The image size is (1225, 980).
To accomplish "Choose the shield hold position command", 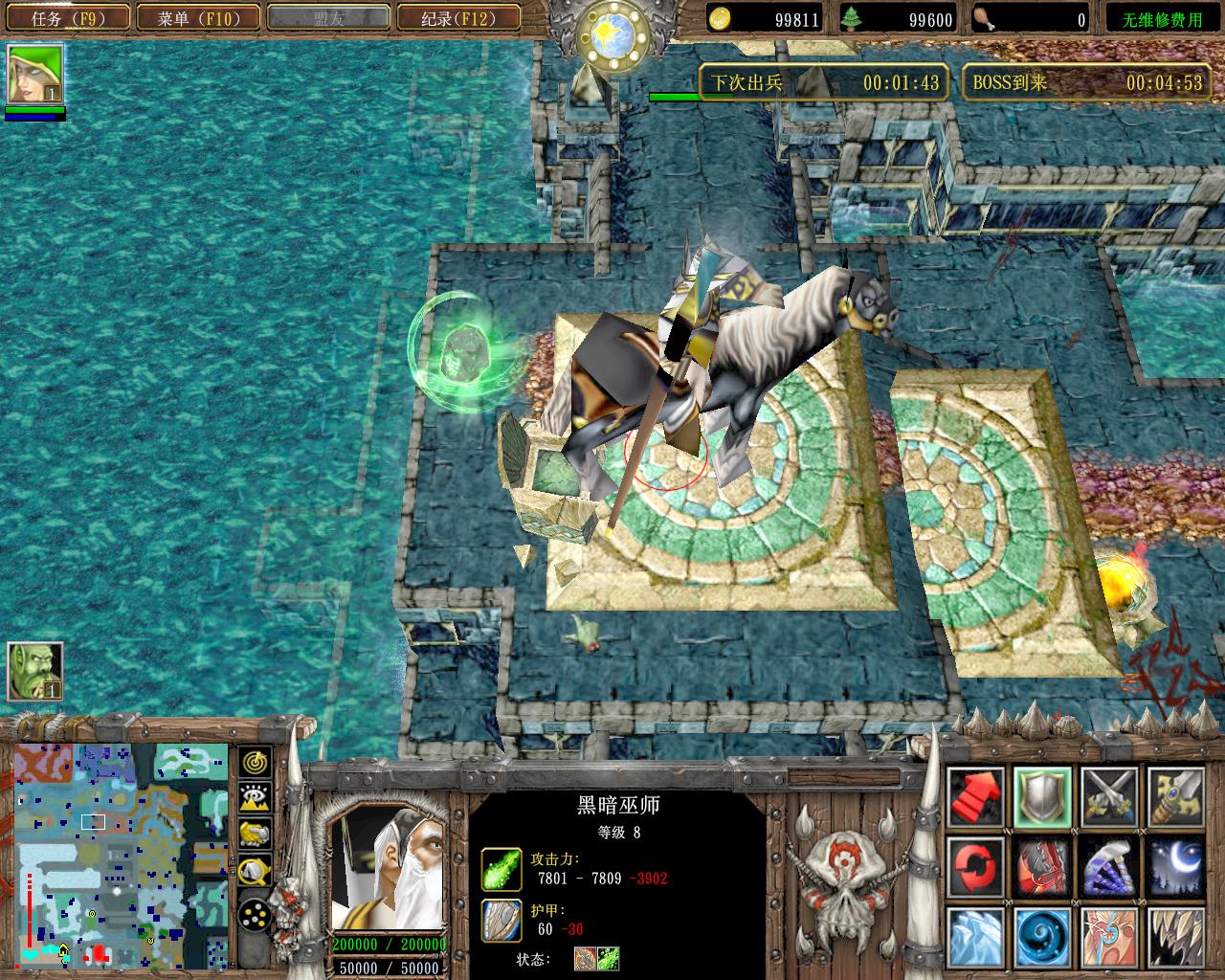I will click(x=1042, y=795).
